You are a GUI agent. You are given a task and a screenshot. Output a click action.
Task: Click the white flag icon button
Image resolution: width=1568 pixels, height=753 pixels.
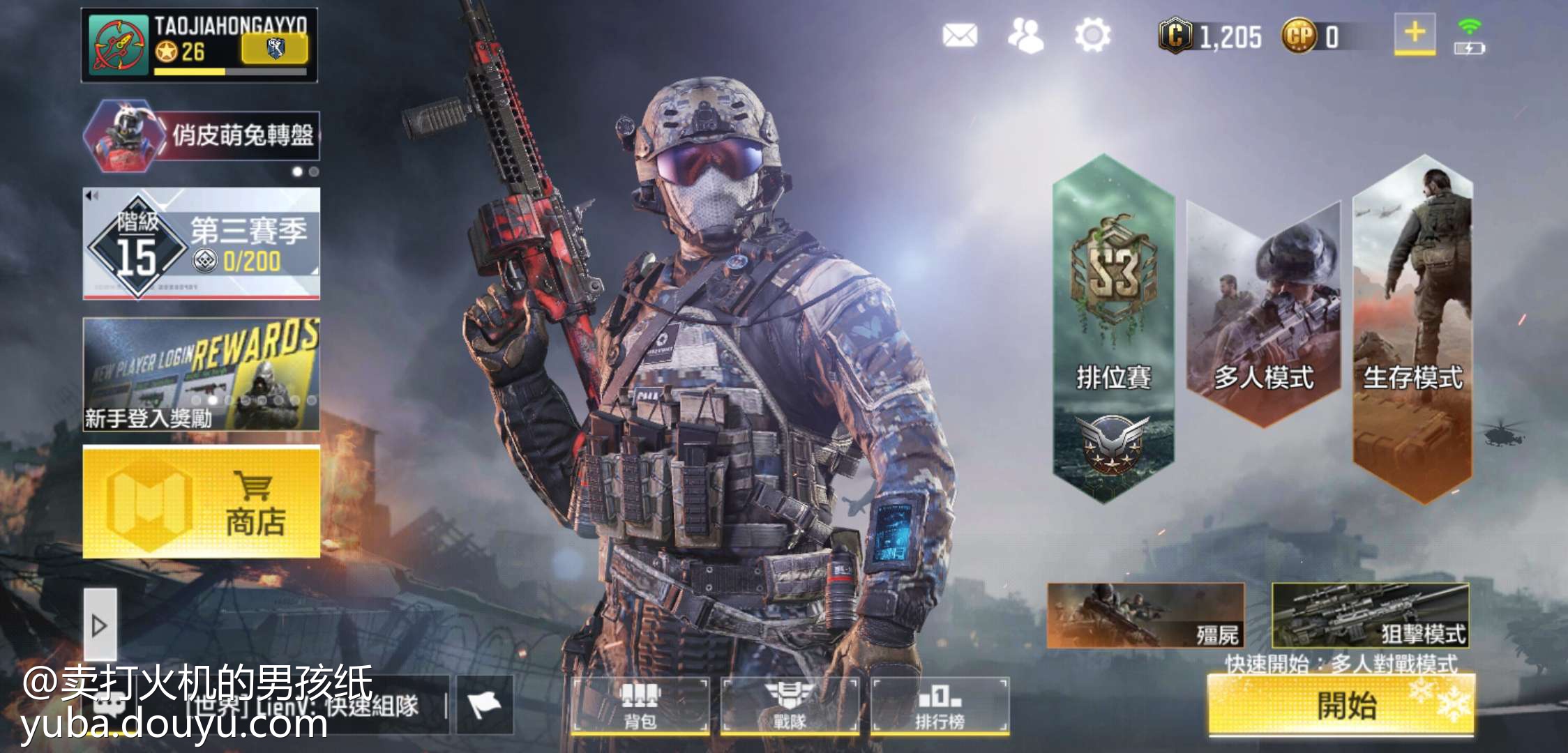(x=485, y=704)
